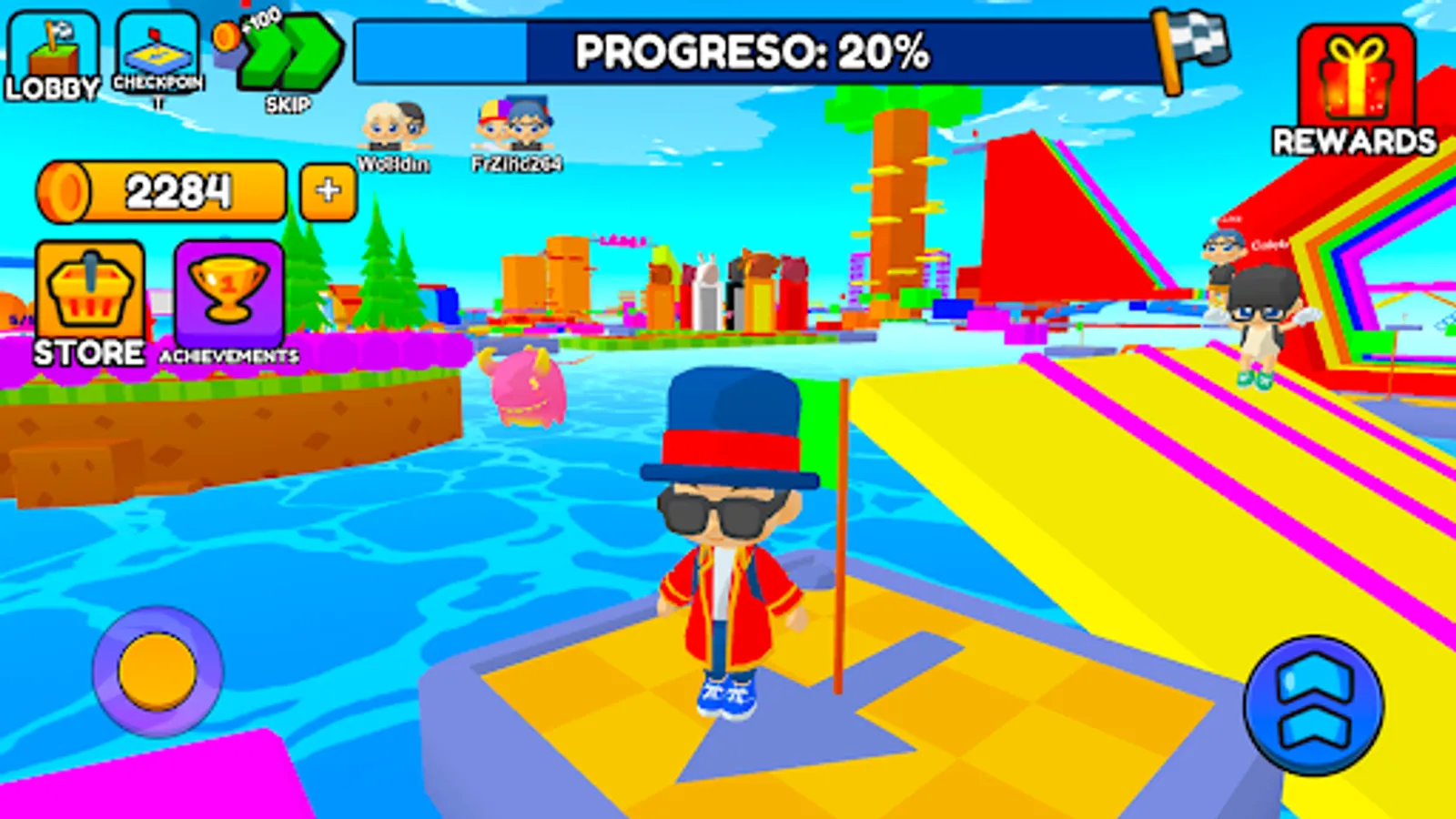Tap the coin icon on the currency bar
Image resolution: width=1456 pixels, height=819 pixels.
click(x=66, y=189)
